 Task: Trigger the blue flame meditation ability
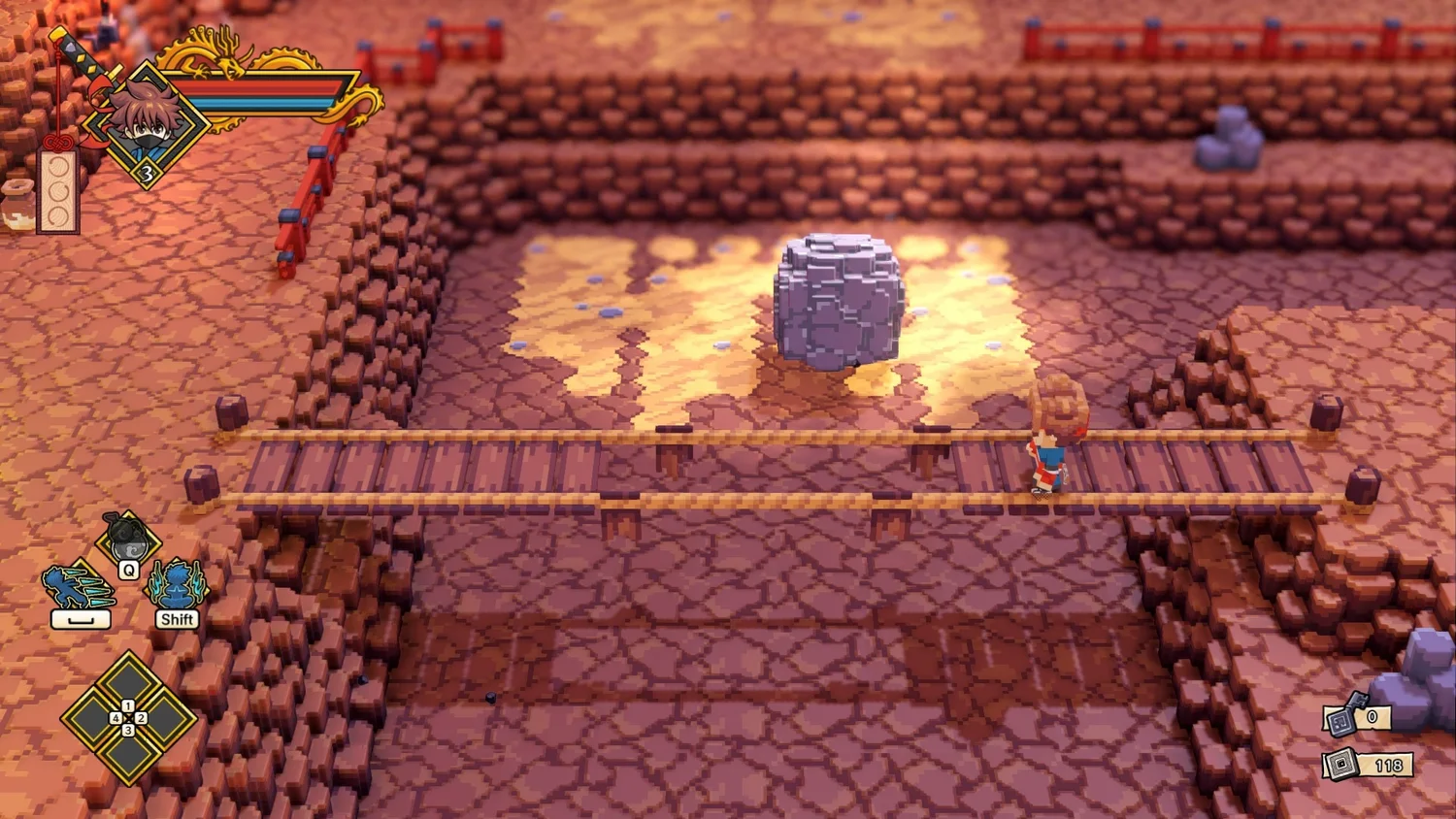tap(177, 585)
